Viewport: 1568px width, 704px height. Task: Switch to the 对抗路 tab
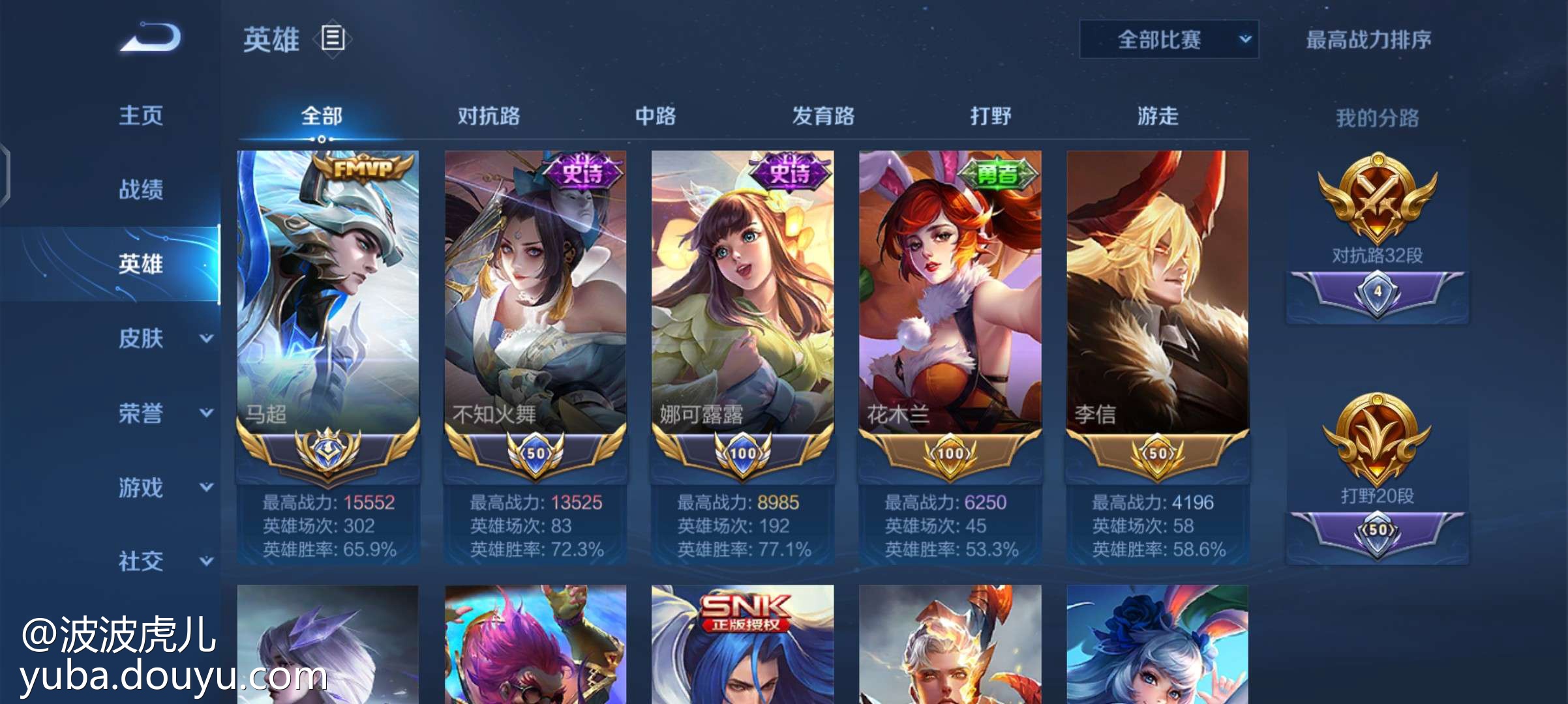click(489, 117)
